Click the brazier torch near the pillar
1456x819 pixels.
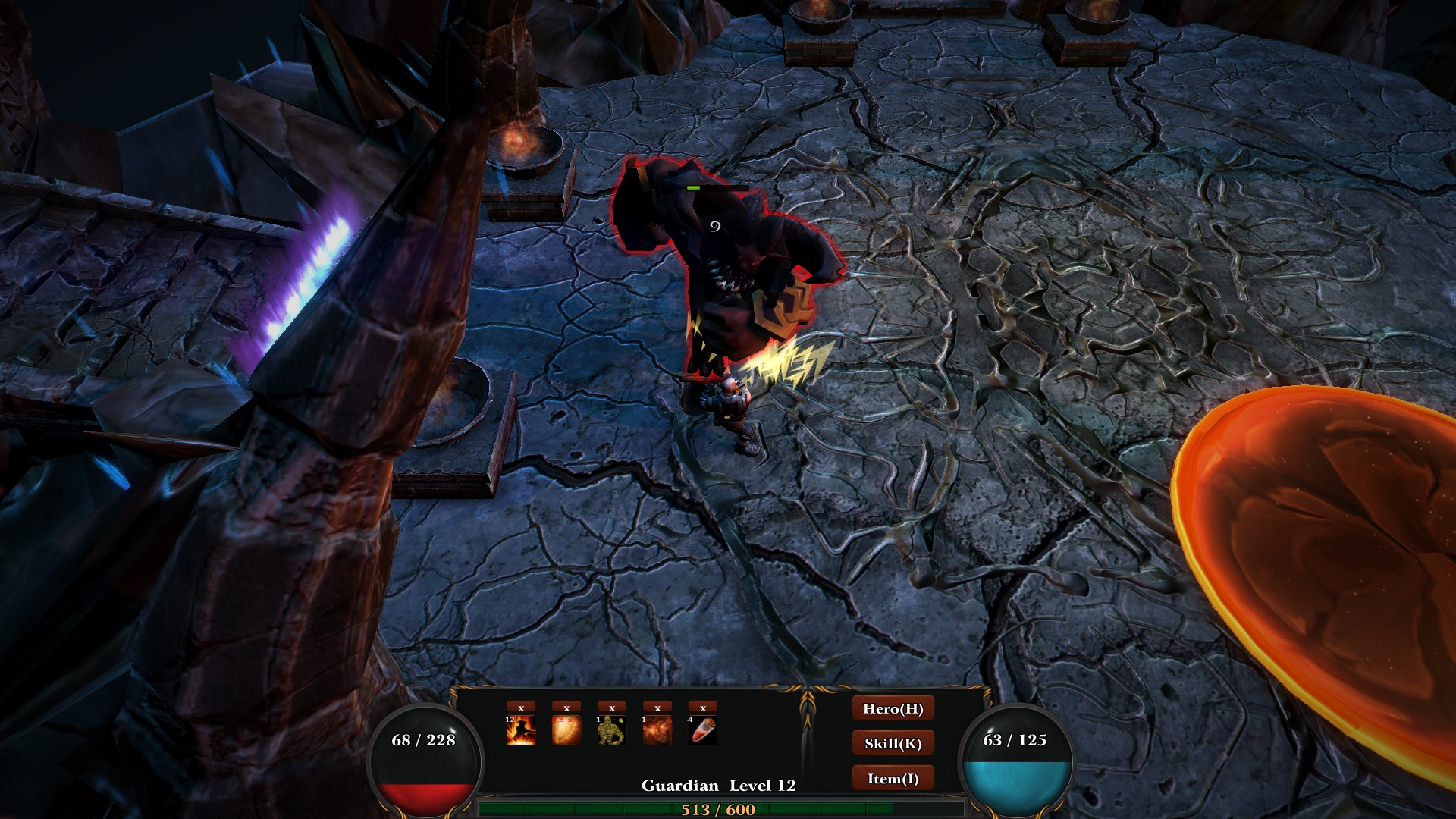523,144
